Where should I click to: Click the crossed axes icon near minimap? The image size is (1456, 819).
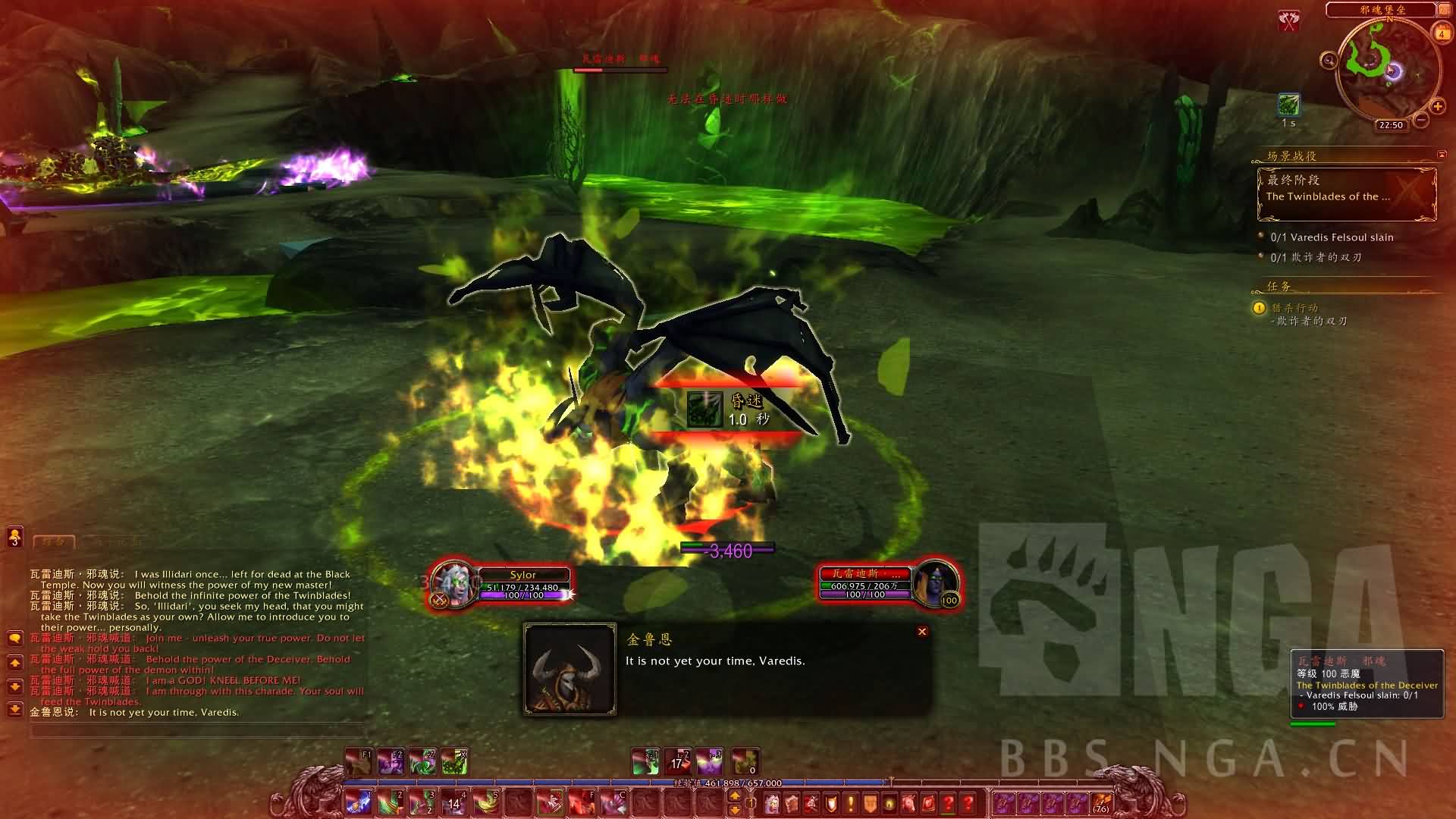tap(1289, 21)
